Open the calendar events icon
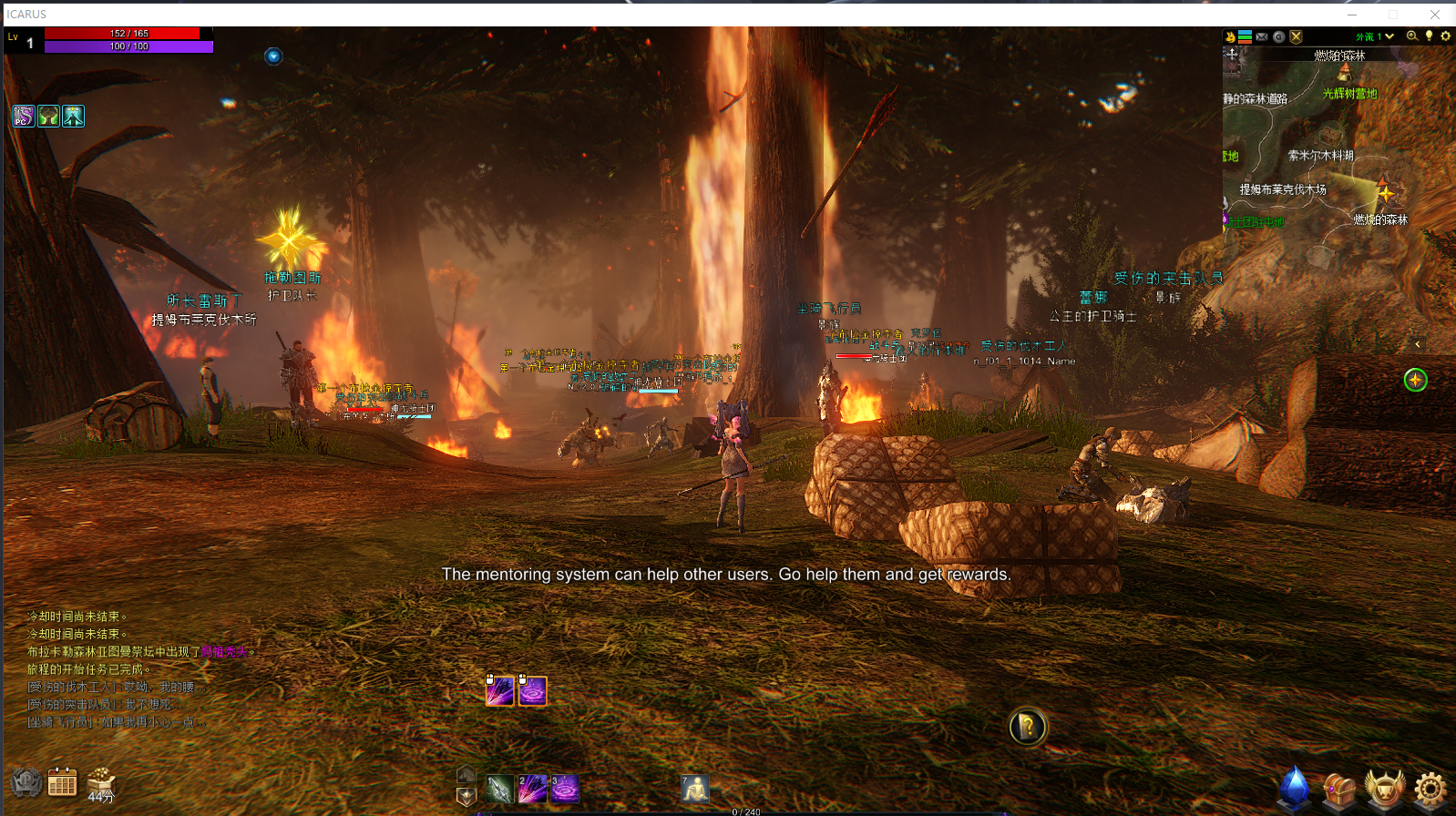The height and width of the screenshot is (816, 1456). pos(62,782)
